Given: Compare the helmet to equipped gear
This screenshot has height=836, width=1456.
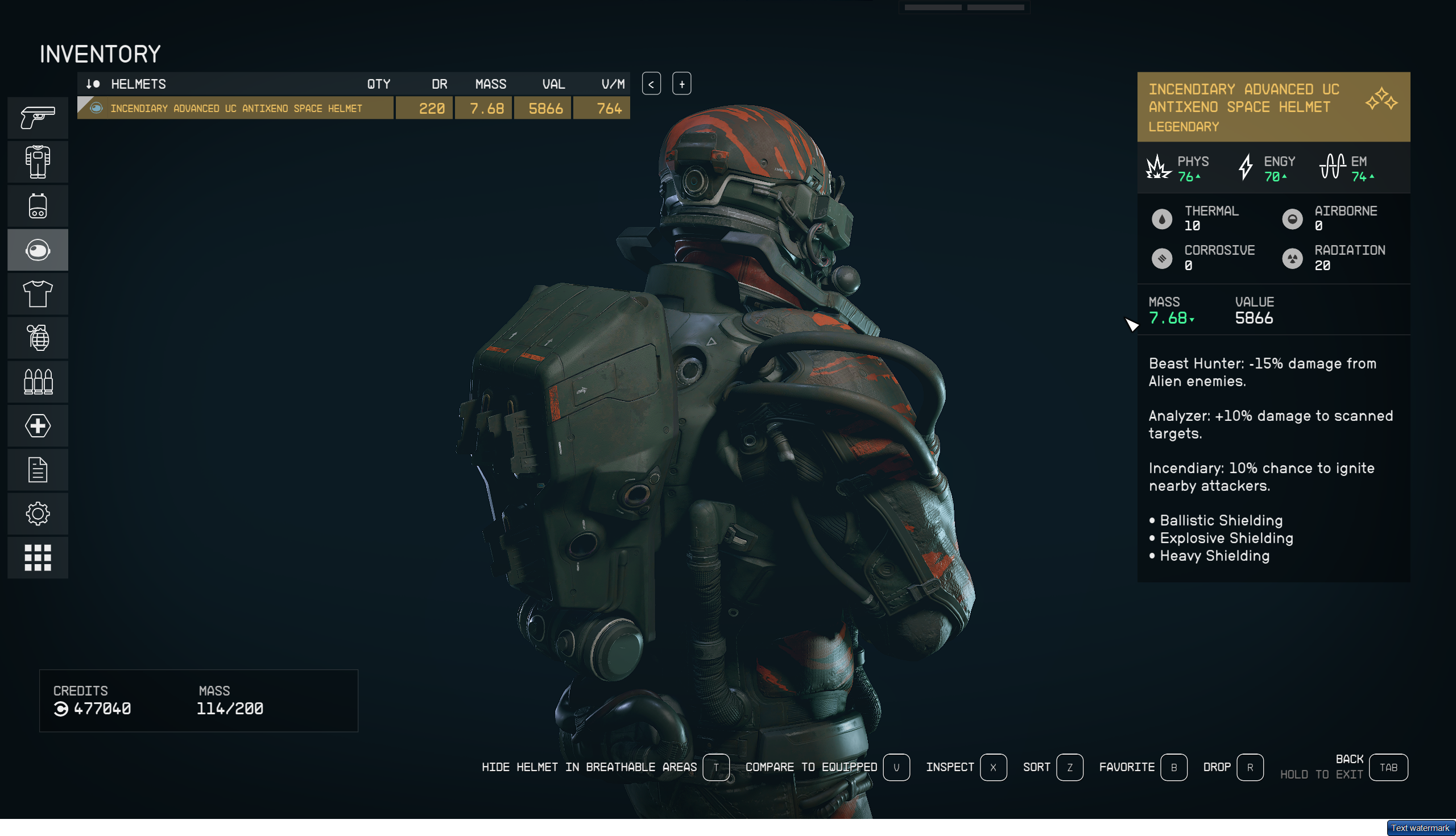Looking at the screenshot, I should coord(896,767).
